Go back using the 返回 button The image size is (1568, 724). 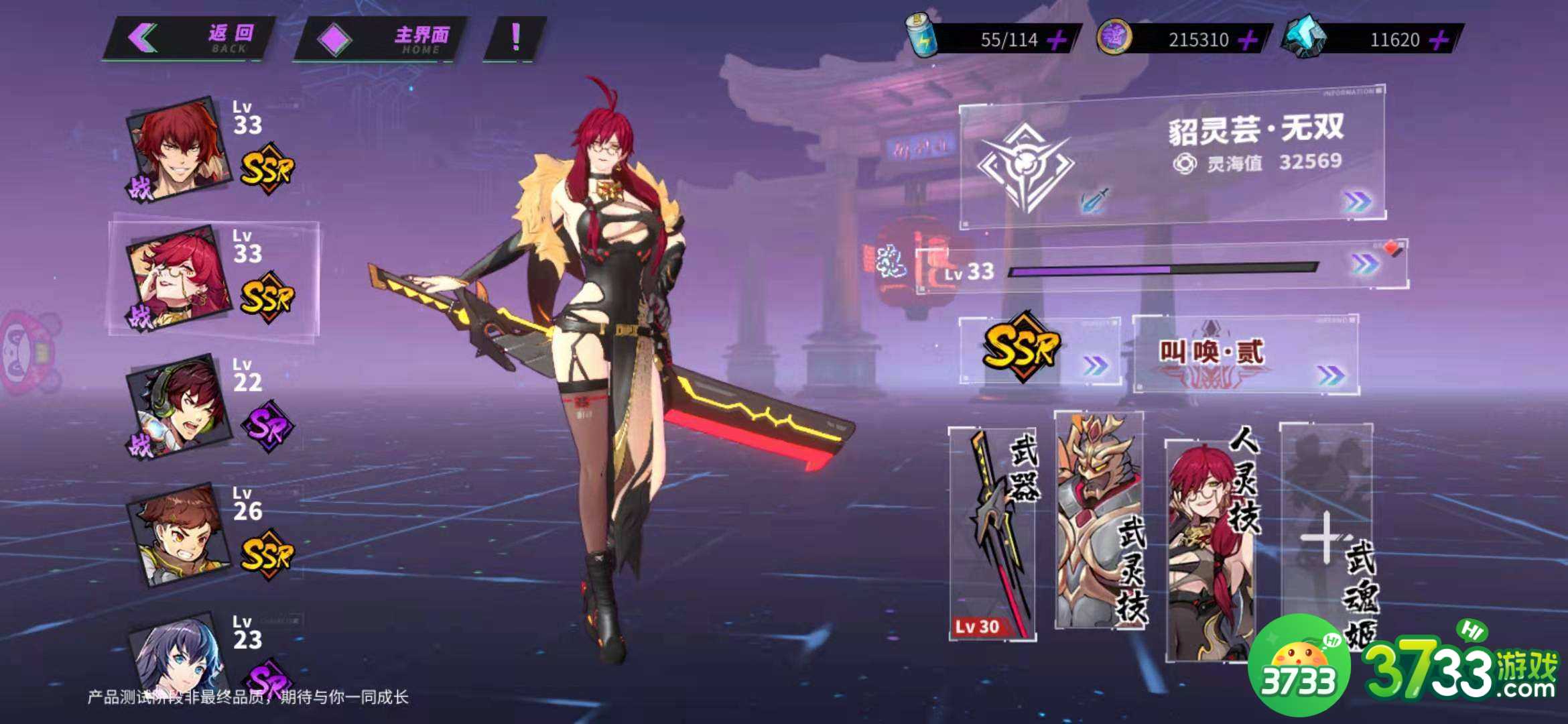[x=189, y=38]
